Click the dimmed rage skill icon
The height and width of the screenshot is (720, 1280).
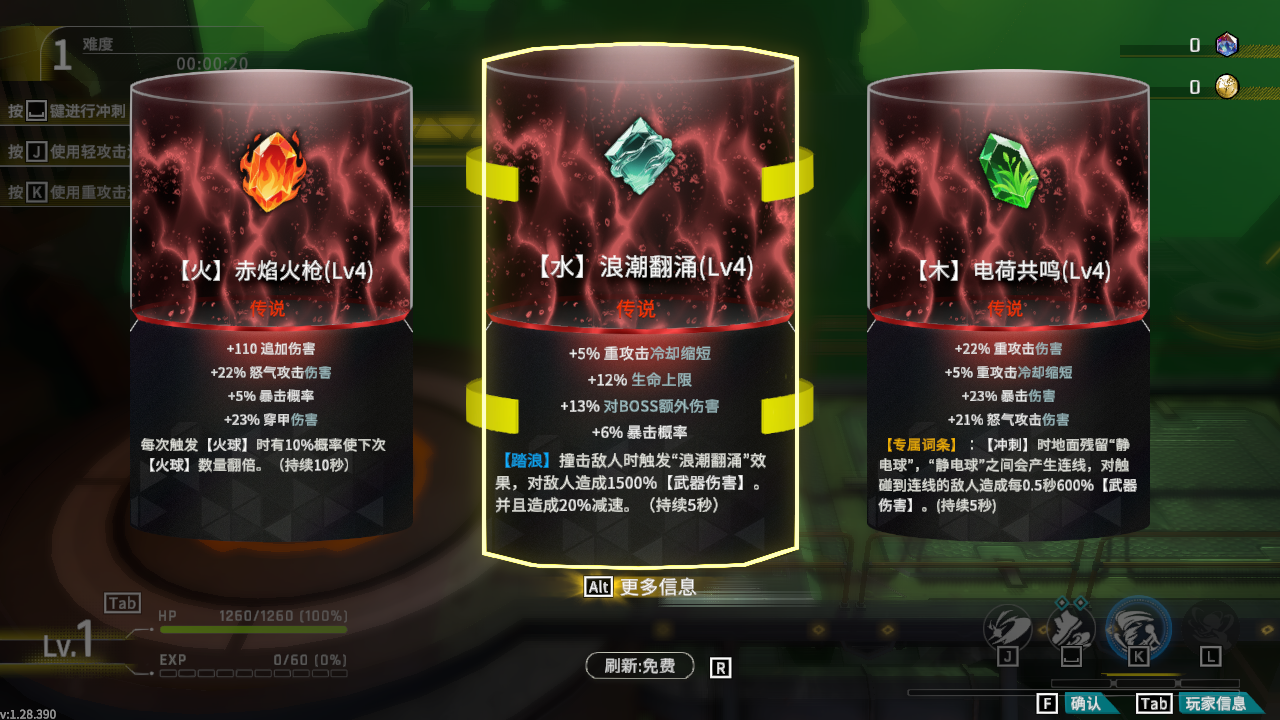click(1210, 628)
